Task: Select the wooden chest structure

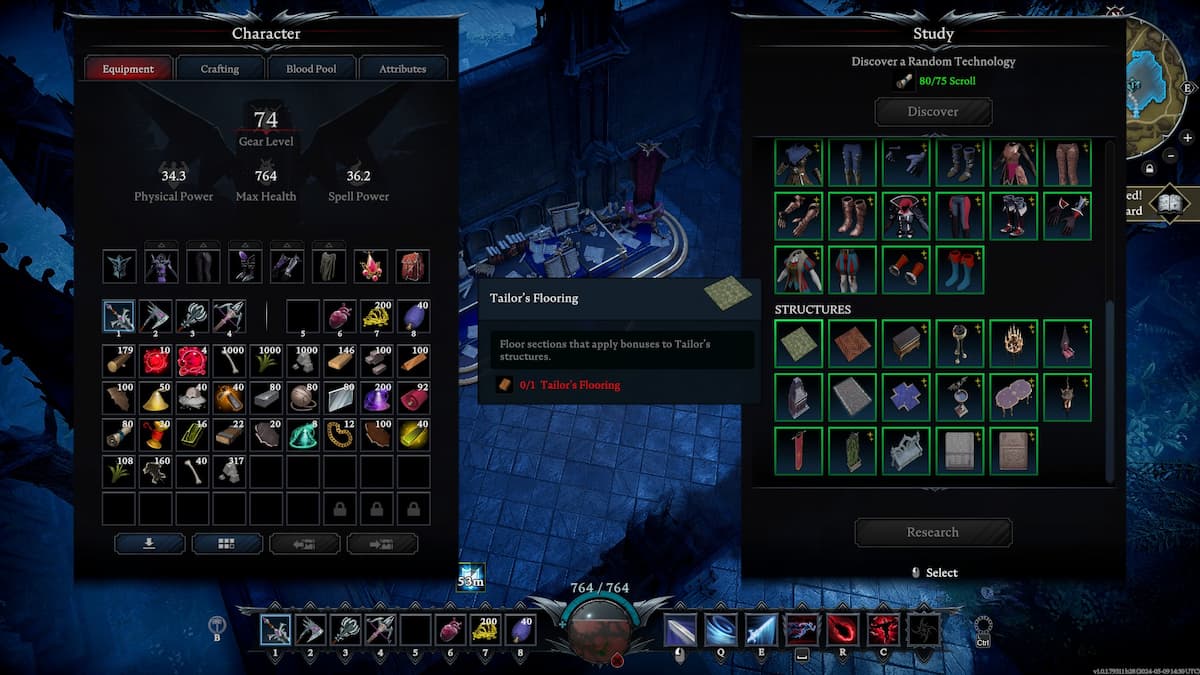Action: (x=906, y=343)
